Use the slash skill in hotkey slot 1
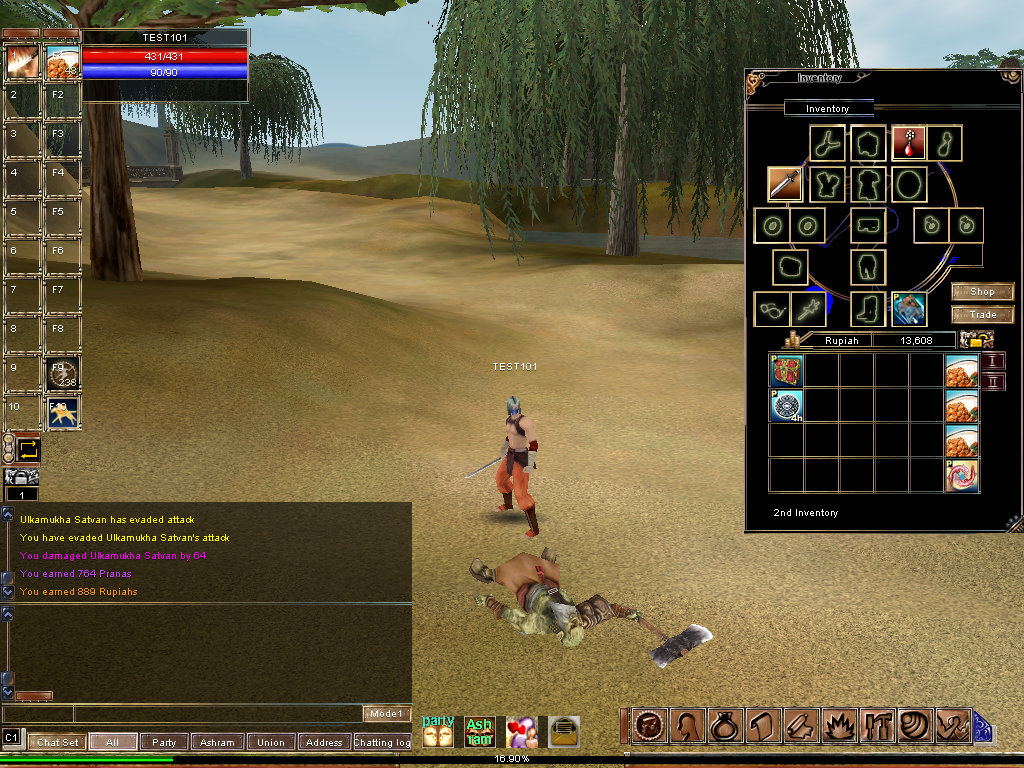 [x=22, y=62]
